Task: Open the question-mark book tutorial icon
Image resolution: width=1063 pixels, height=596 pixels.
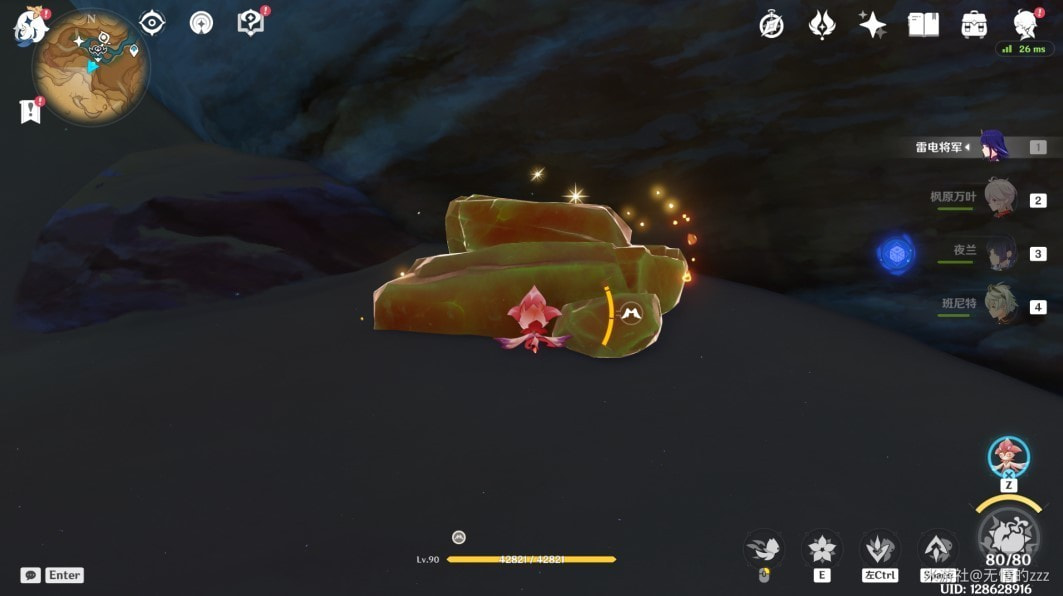Action: point(250,23)
